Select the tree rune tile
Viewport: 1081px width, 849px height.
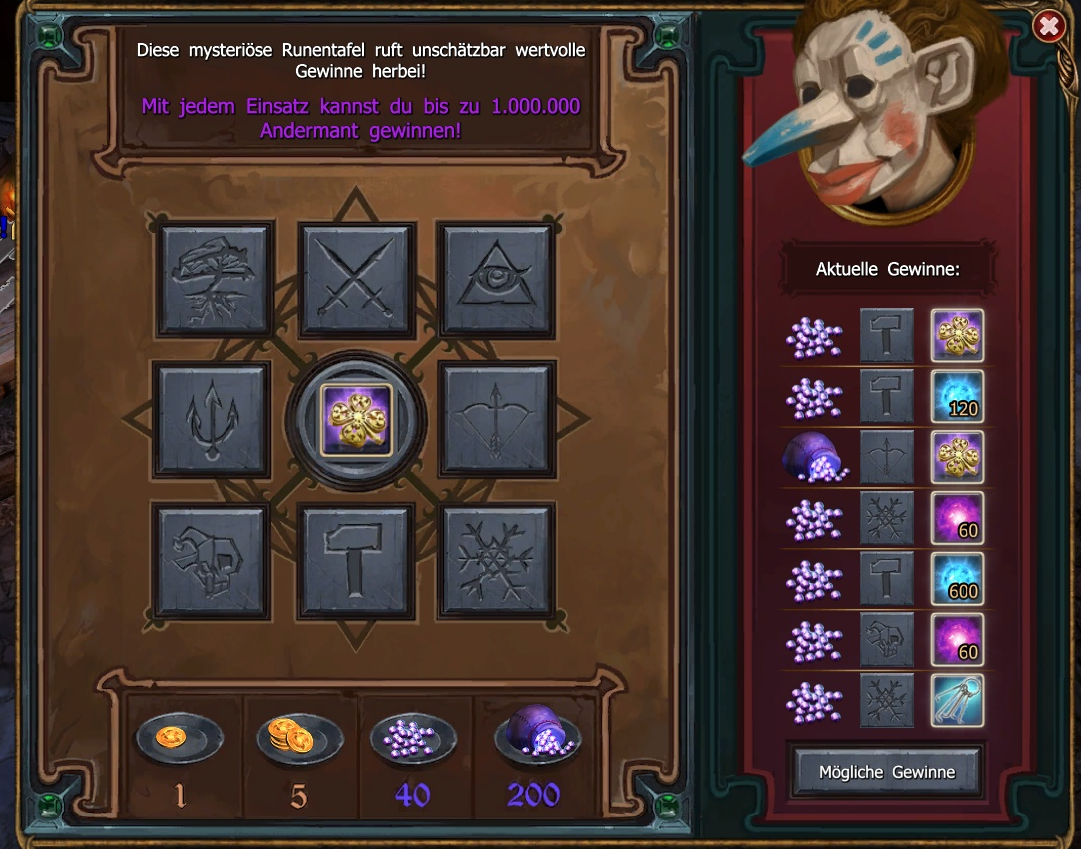pos(216,279)
